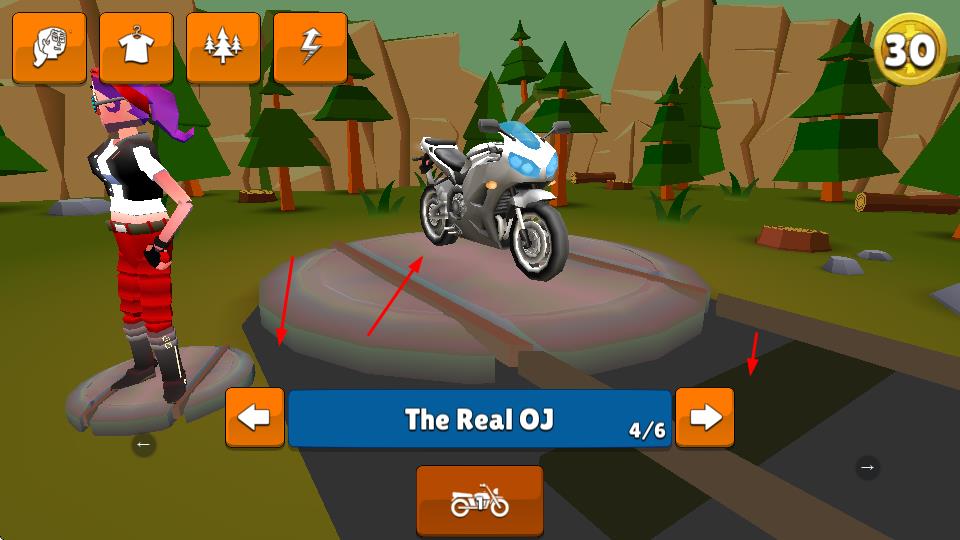Show the previous bike with left arrow
This screenshot has width=960, height=540.
pyautogui.click(x=254, y=417)
